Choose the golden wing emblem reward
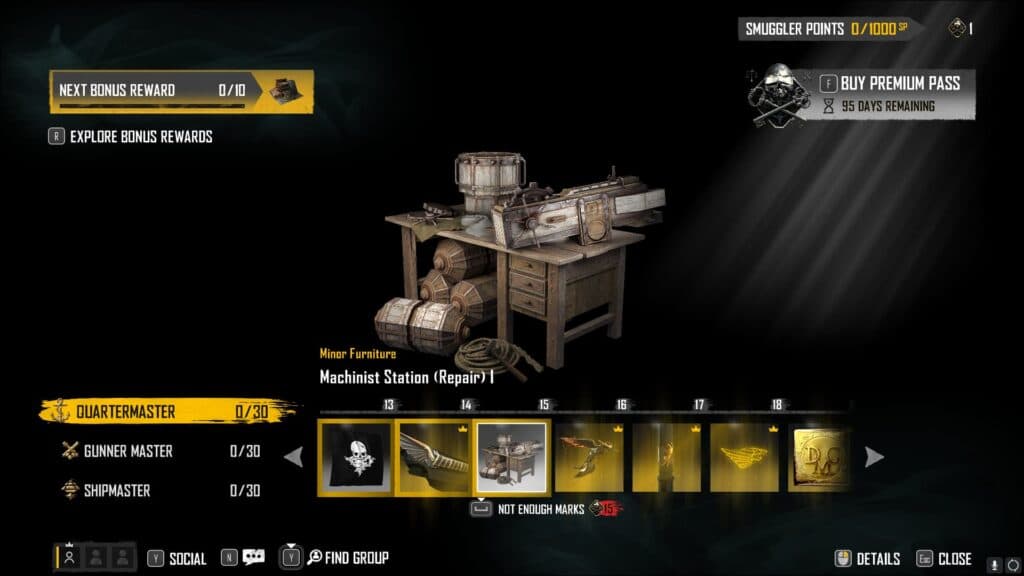1024x576 pixels. (x=744, y=457)
